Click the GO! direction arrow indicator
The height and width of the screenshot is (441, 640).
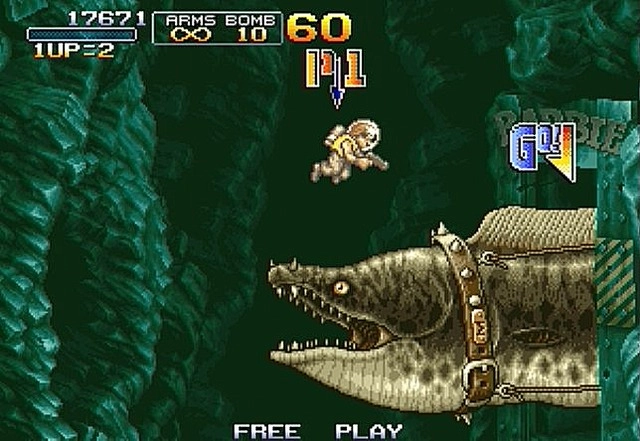point(543,152)
